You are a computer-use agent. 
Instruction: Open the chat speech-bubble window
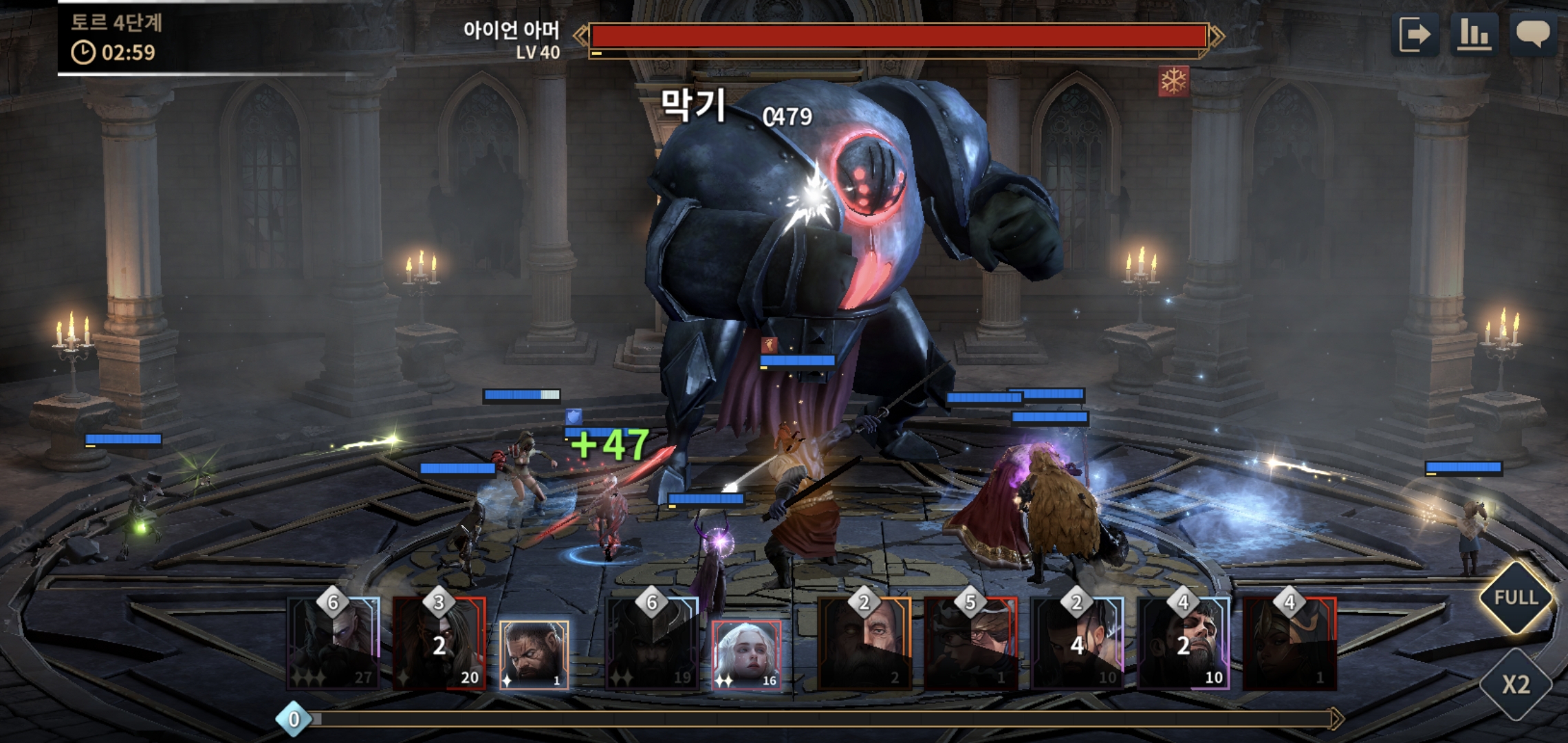1532,34
